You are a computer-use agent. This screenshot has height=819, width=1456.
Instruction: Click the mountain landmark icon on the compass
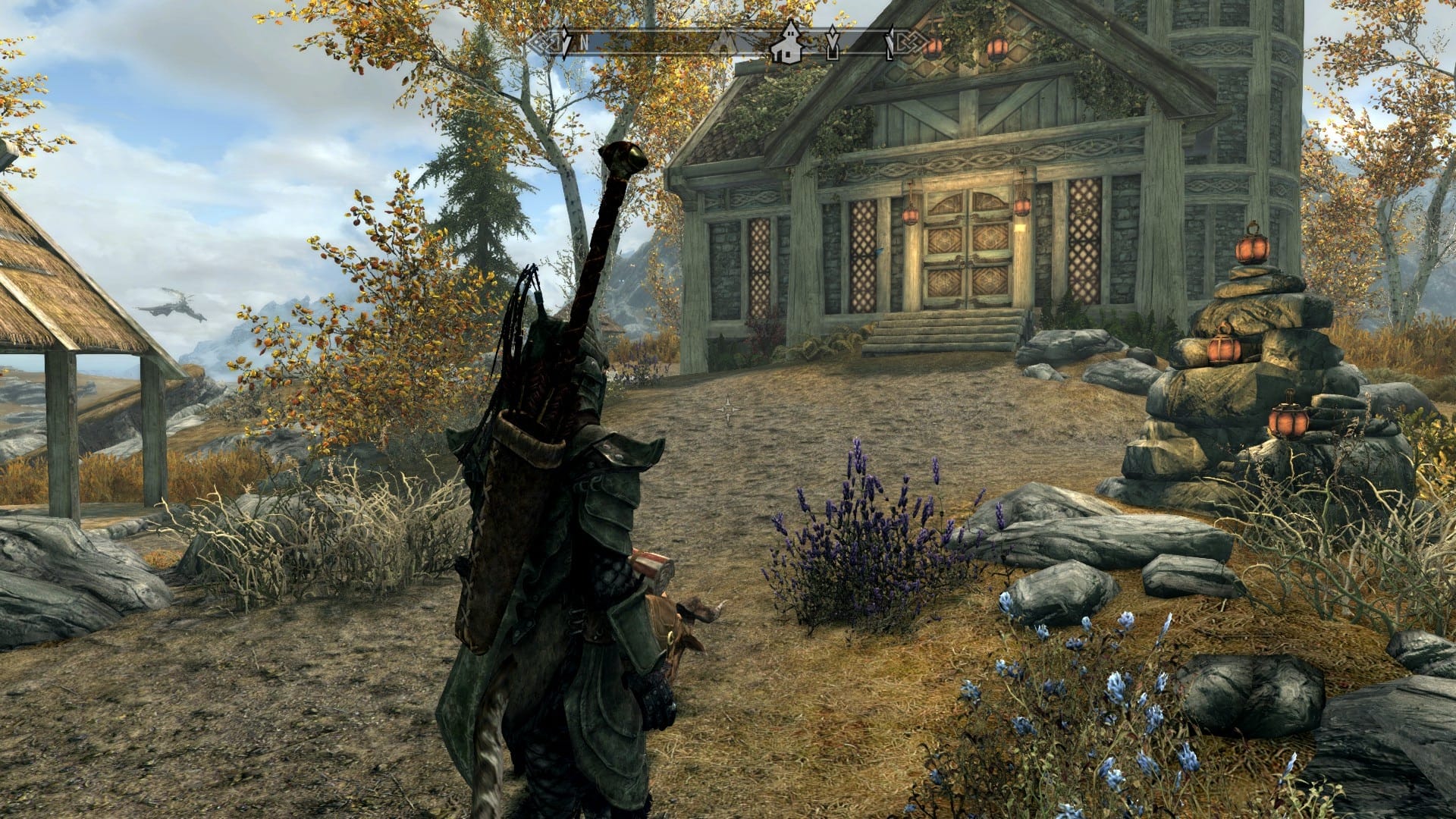[726, 42]
